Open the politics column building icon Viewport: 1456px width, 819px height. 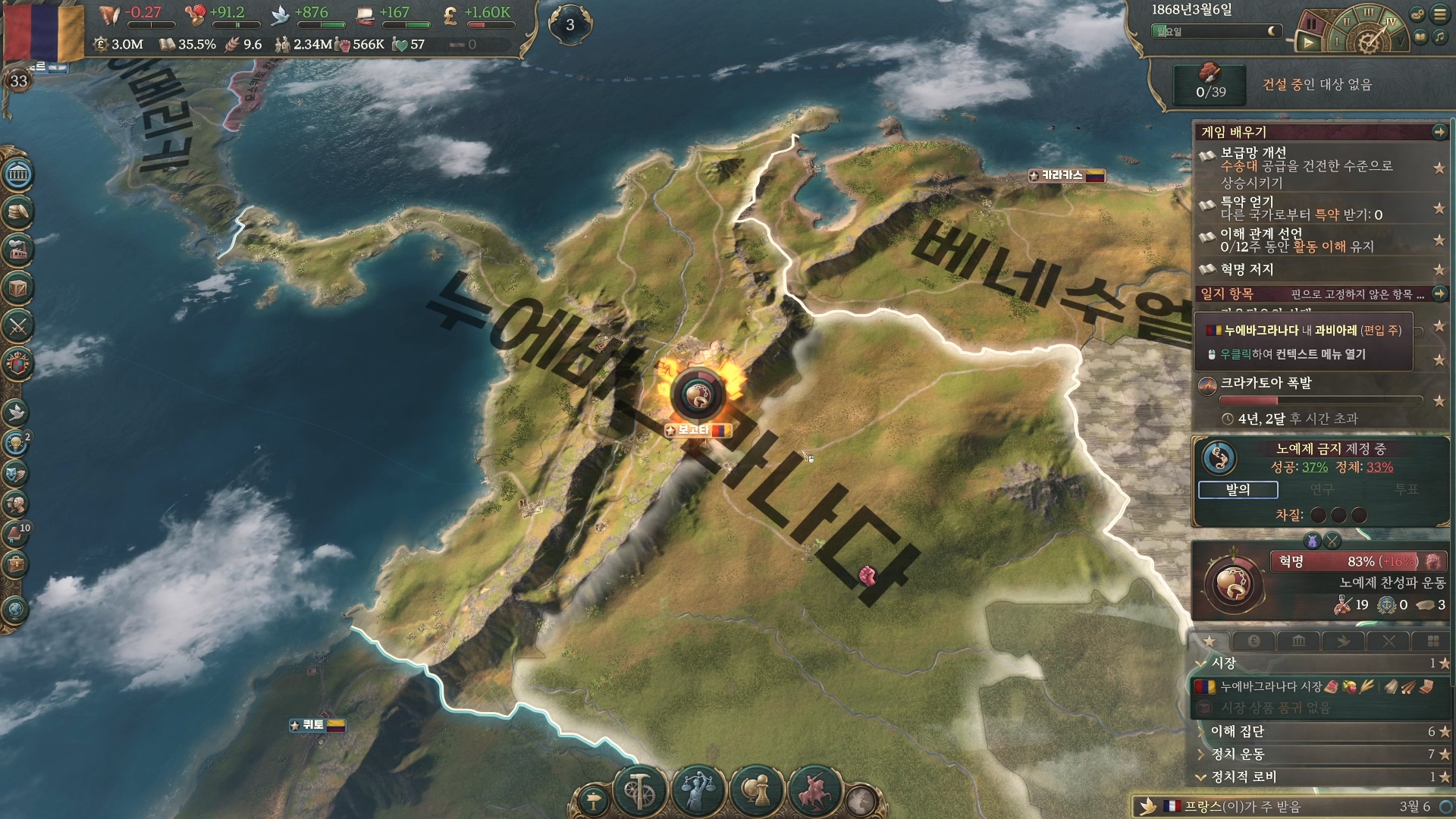(18, 175)
